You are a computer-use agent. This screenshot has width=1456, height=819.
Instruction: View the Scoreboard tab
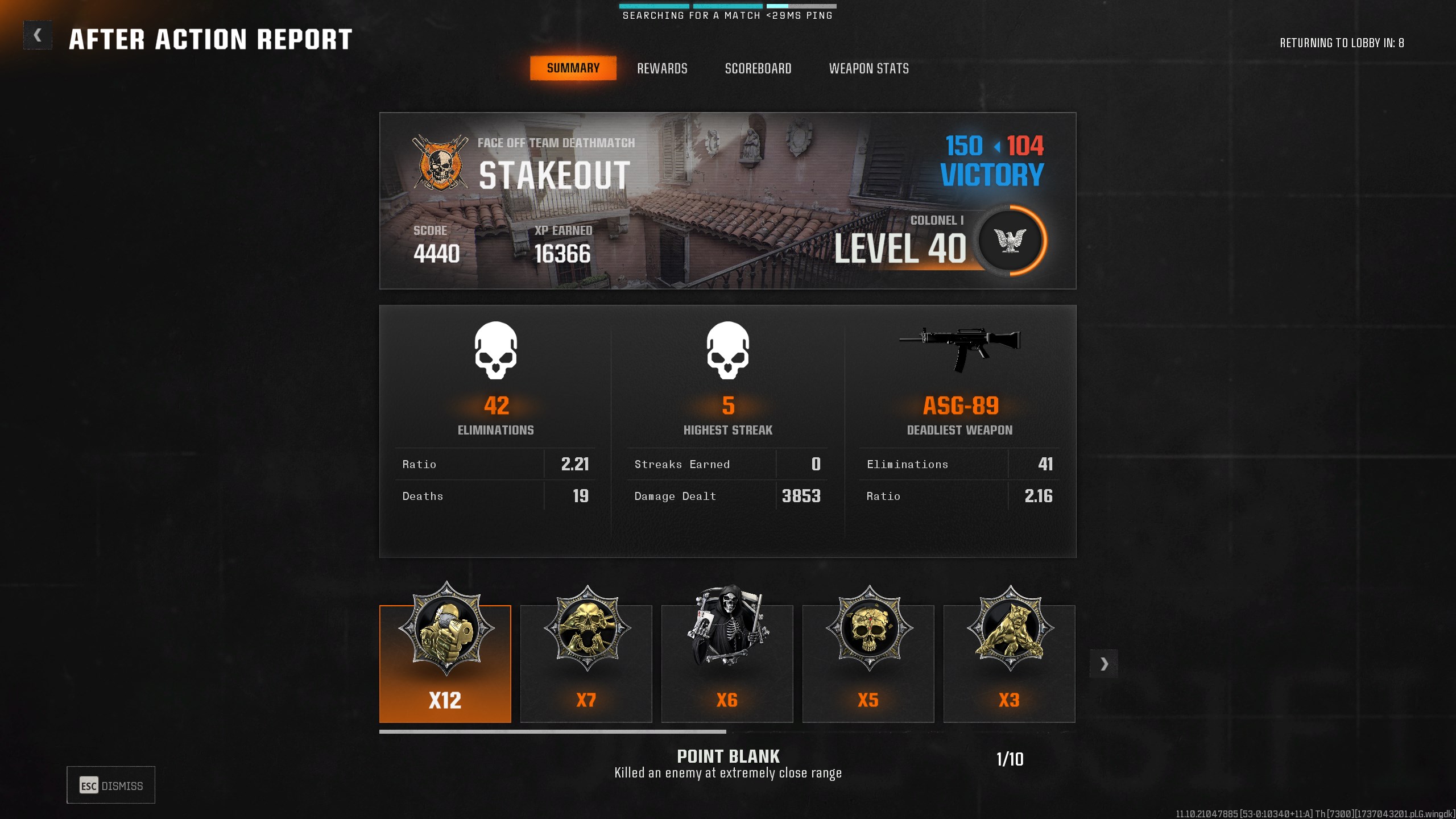point(758,69)
